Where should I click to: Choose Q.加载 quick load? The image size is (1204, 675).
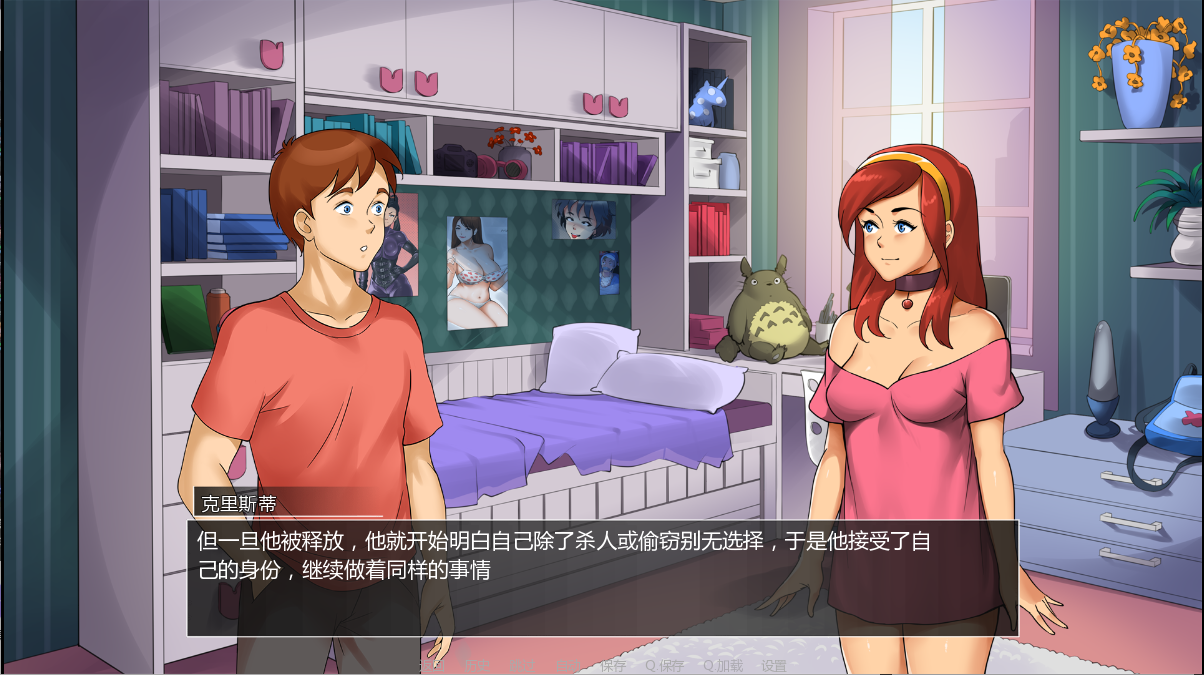723,665
